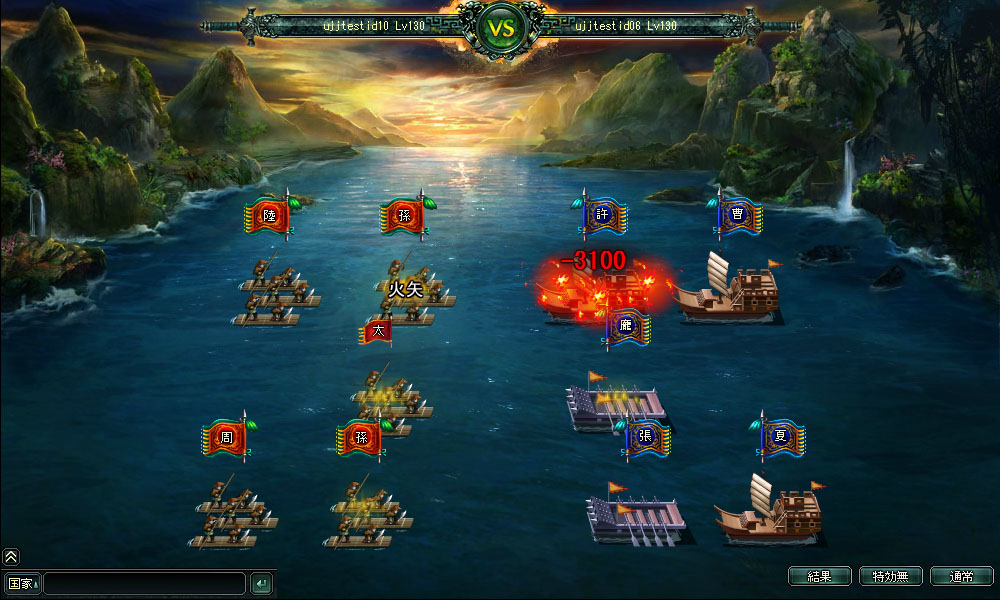Send chat message with enter arrow button

261,583
